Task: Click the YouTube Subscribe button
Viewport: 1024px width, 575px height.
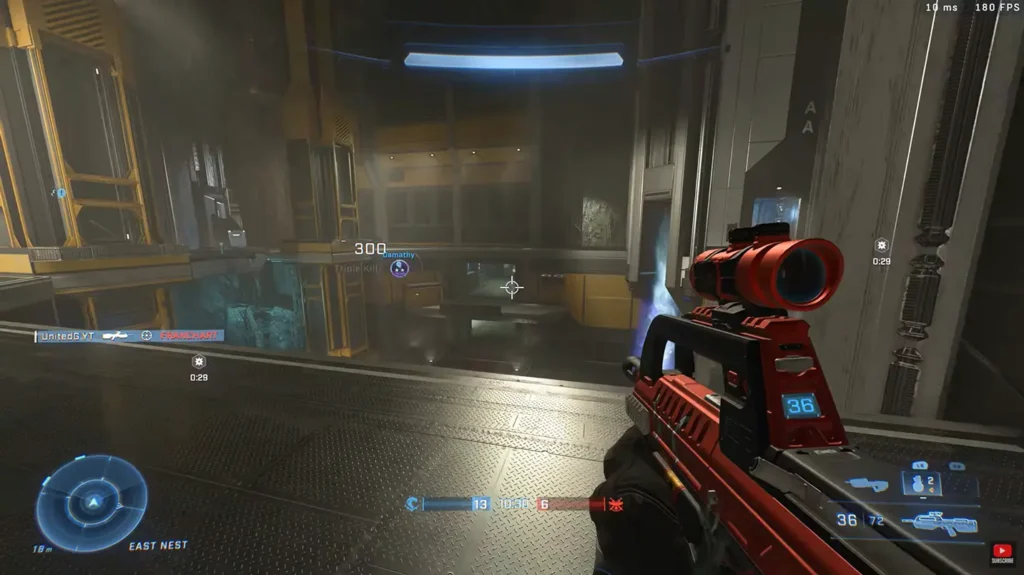Action: [1002, 553]
